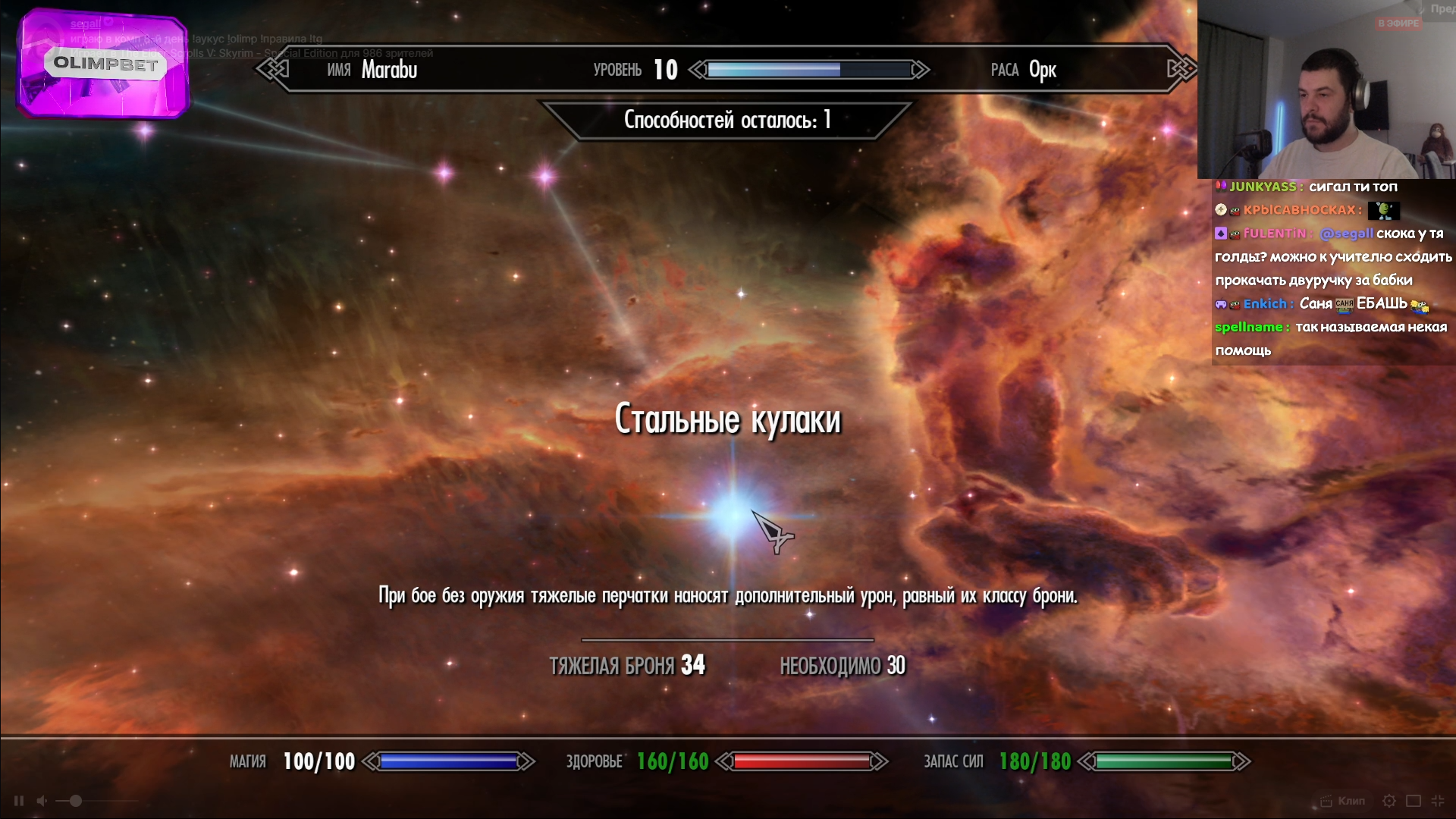Image resolution: width=1456 pixels, height=819 pixels.
Task: Mute the stream with the speaker icon
Action: [42, 801]
